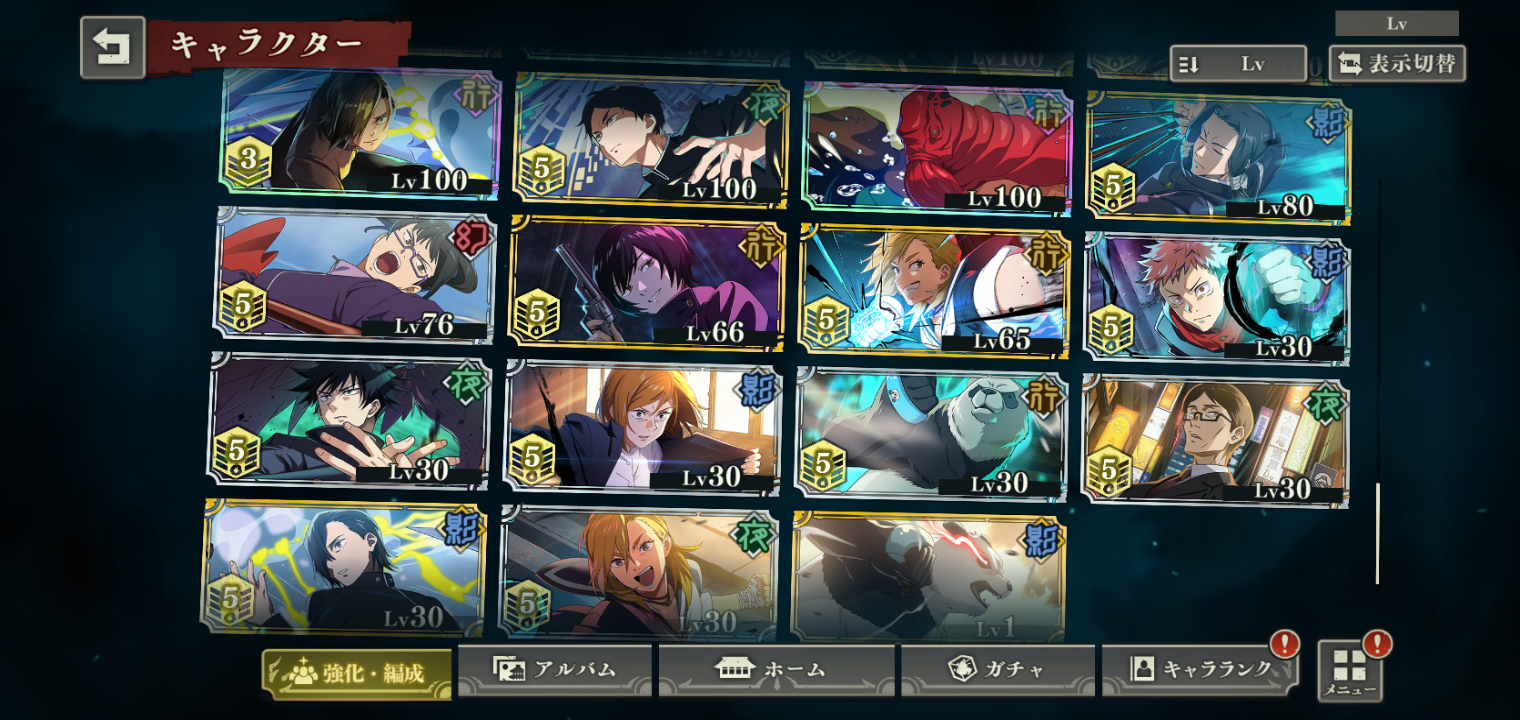Pick the Lv80 character card
This screenshot has width=1520, height=720.
[1218, 158]
